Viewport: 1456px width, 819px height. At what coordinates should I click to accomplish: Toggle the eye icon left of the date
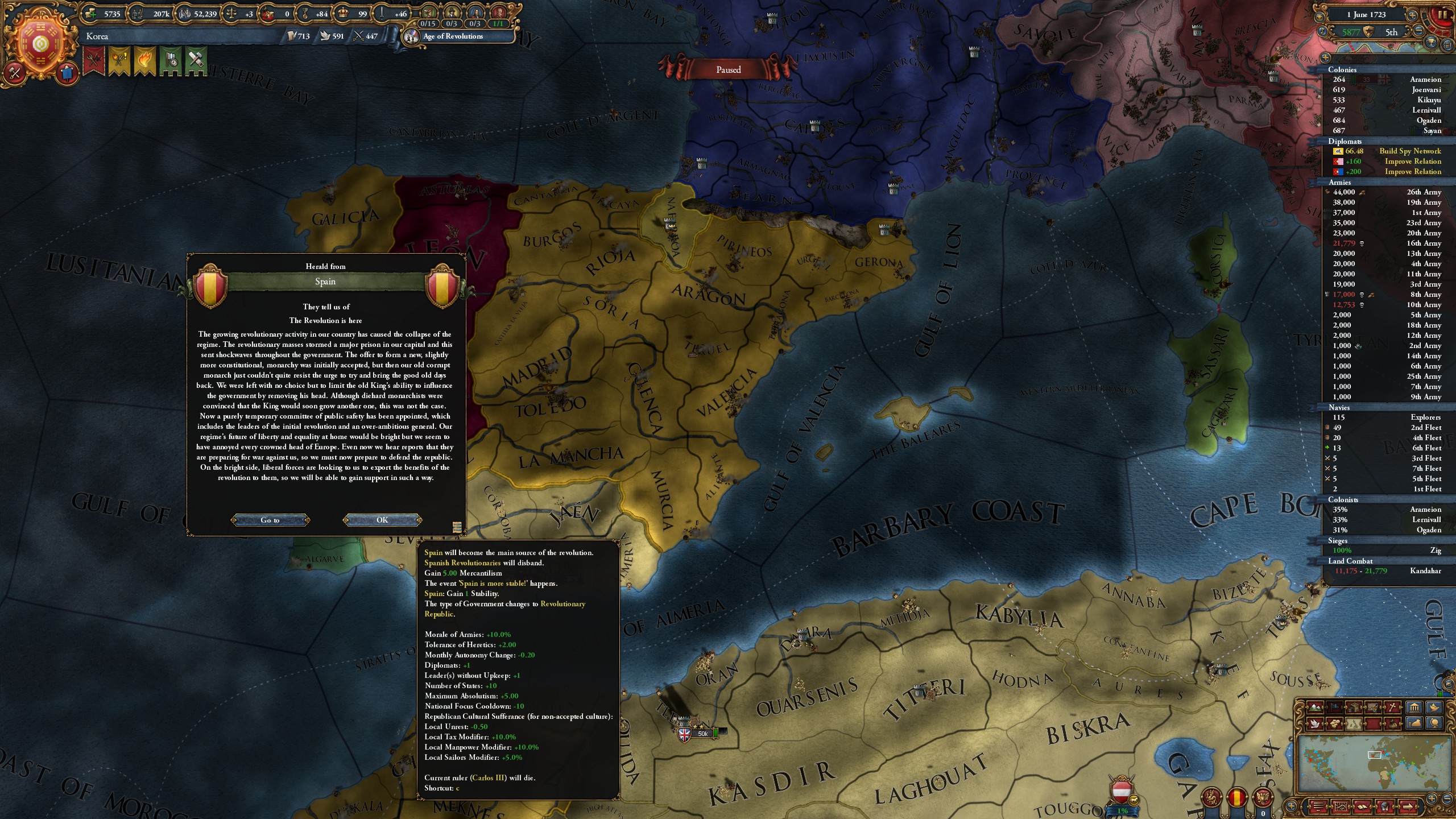coord(1320,17)
